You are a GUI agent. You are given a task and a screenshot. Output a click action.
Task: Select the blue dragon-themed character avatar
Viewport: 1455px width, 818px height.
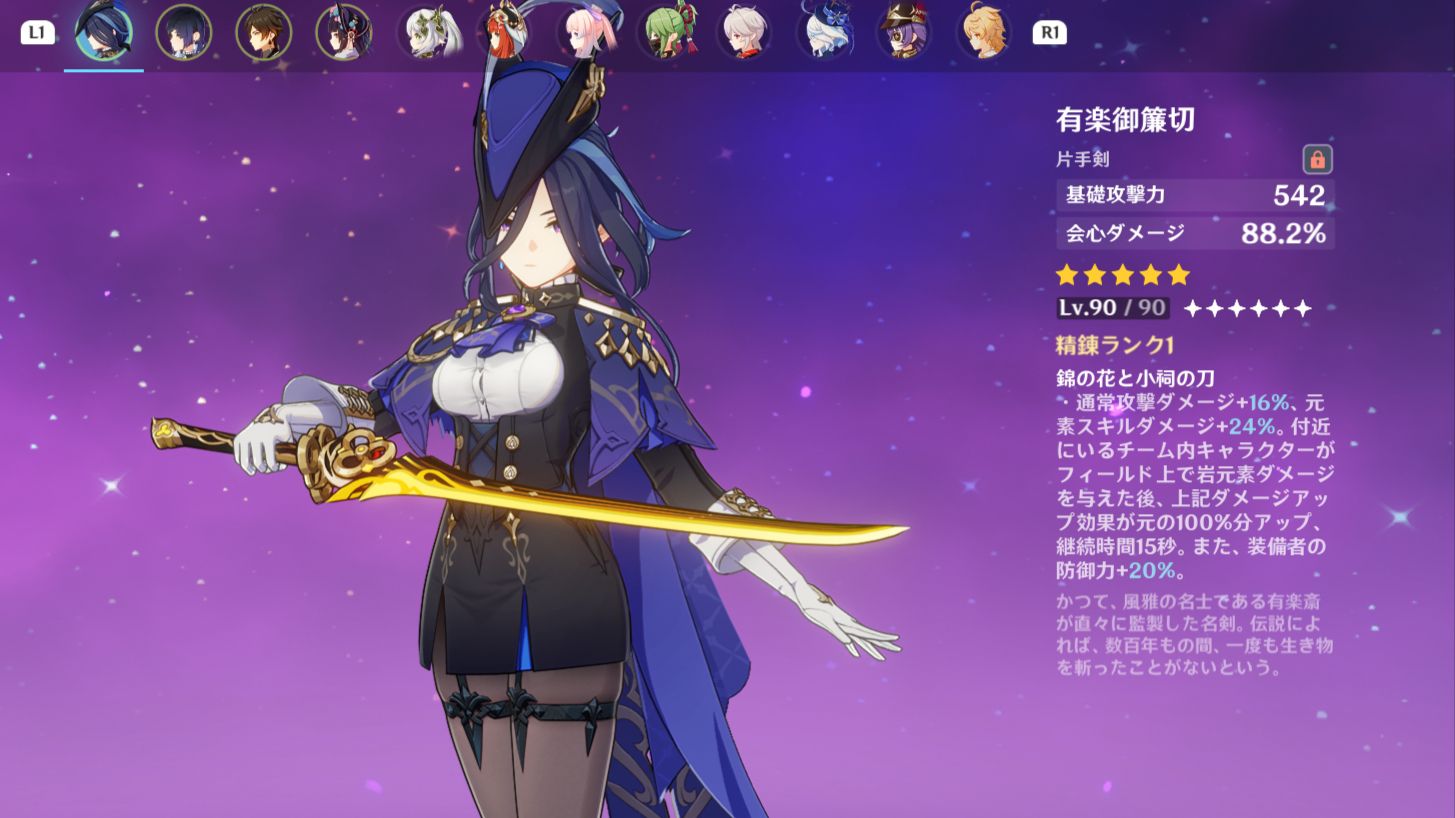824,32
